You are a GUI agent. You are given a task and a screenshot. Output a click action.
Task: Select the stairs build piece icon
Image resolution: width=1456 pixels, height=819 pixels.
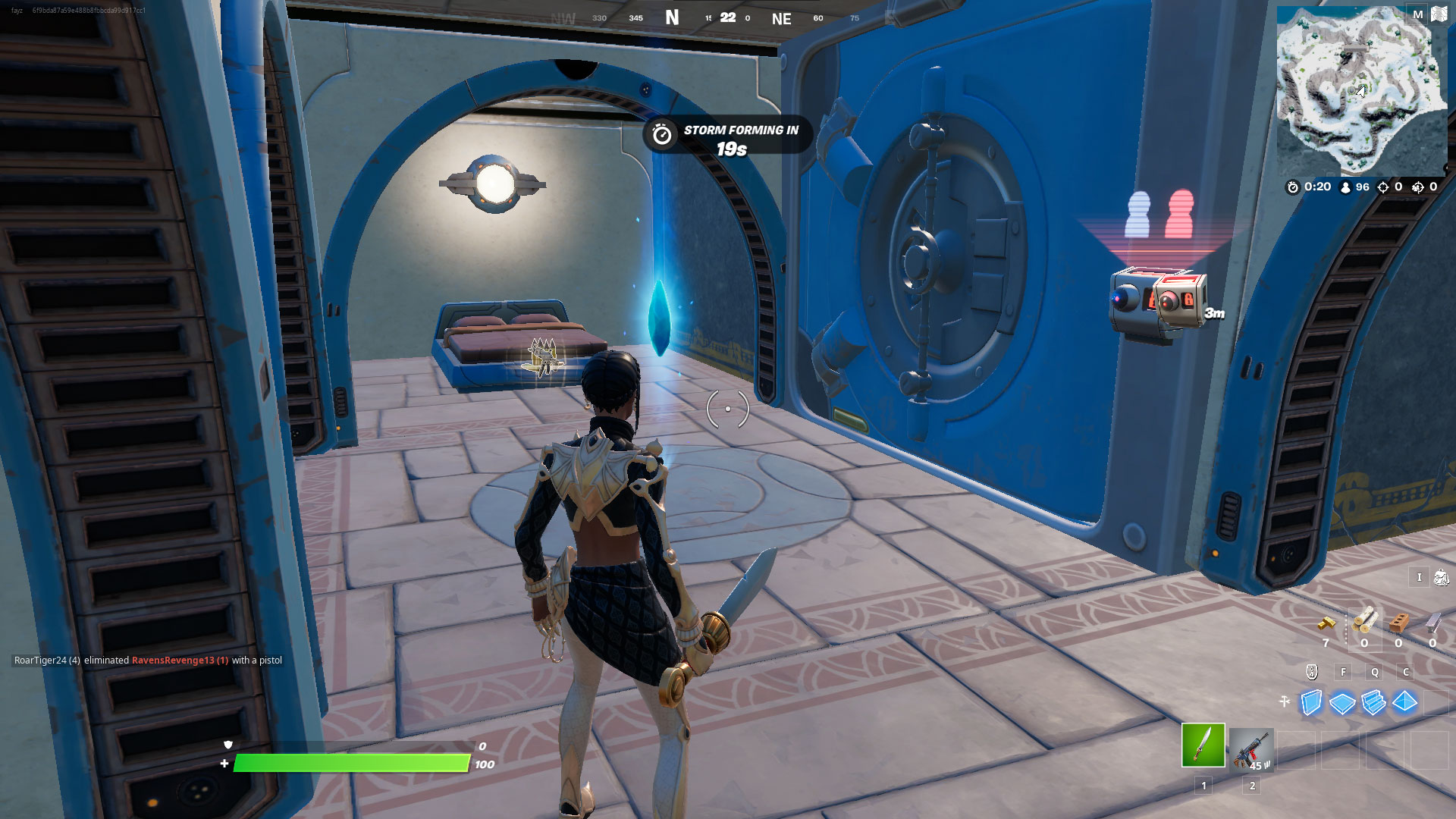click(x=1373, y=702)
